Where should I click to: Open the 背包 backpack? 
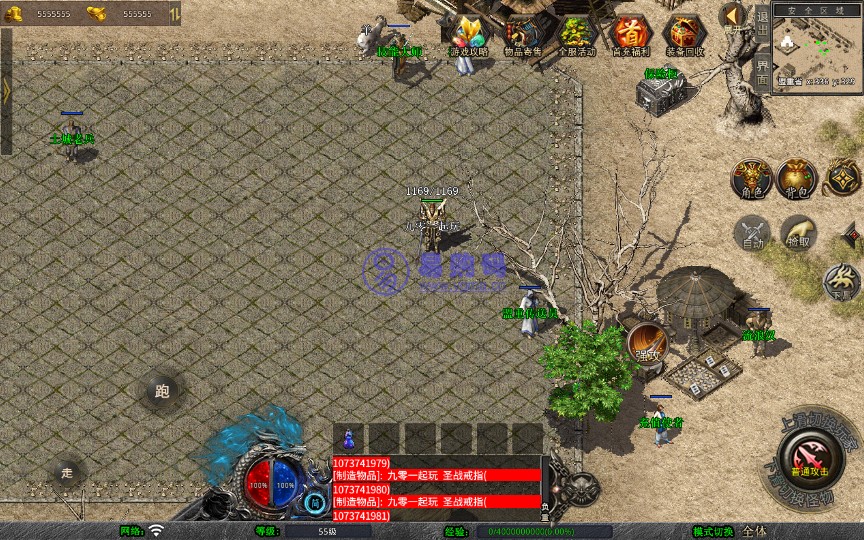797,178
